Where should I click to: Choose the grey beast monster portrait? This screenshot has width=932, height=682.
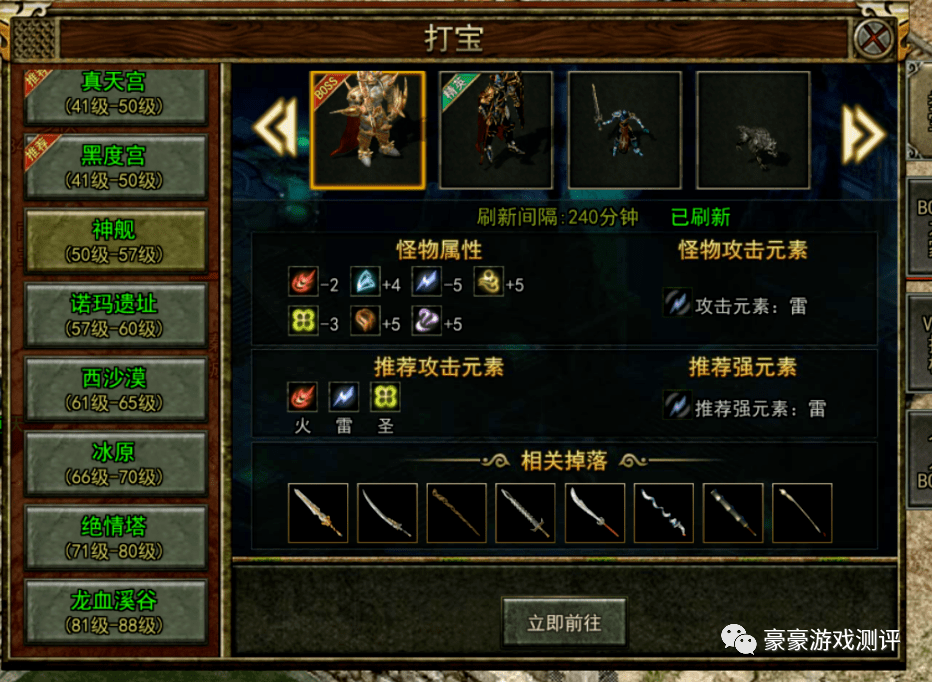(x=753, y=130)
